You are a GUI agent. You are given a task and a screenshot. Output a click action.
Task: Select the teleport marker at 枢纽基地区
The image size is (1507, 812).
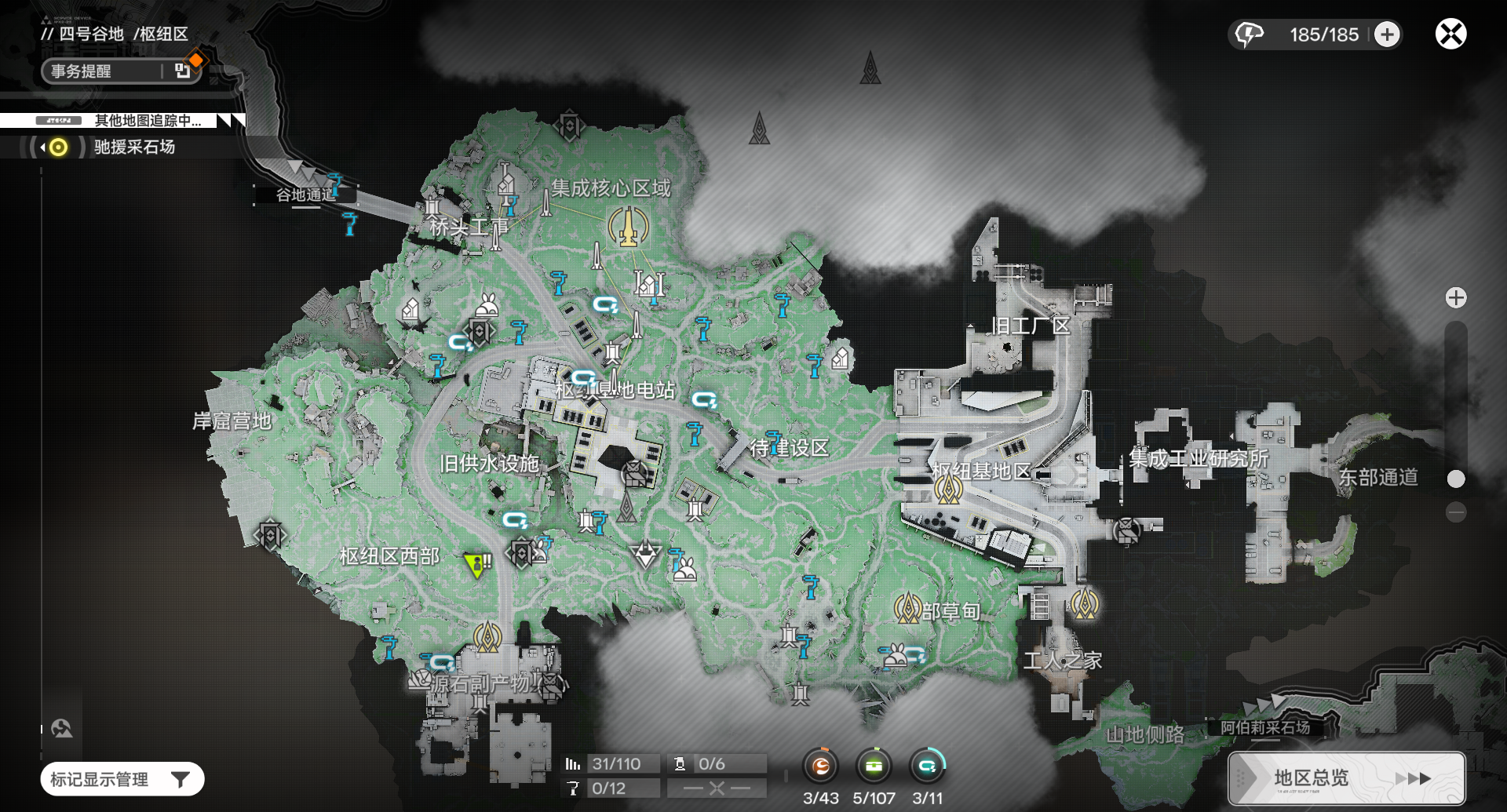coord(948,490)
